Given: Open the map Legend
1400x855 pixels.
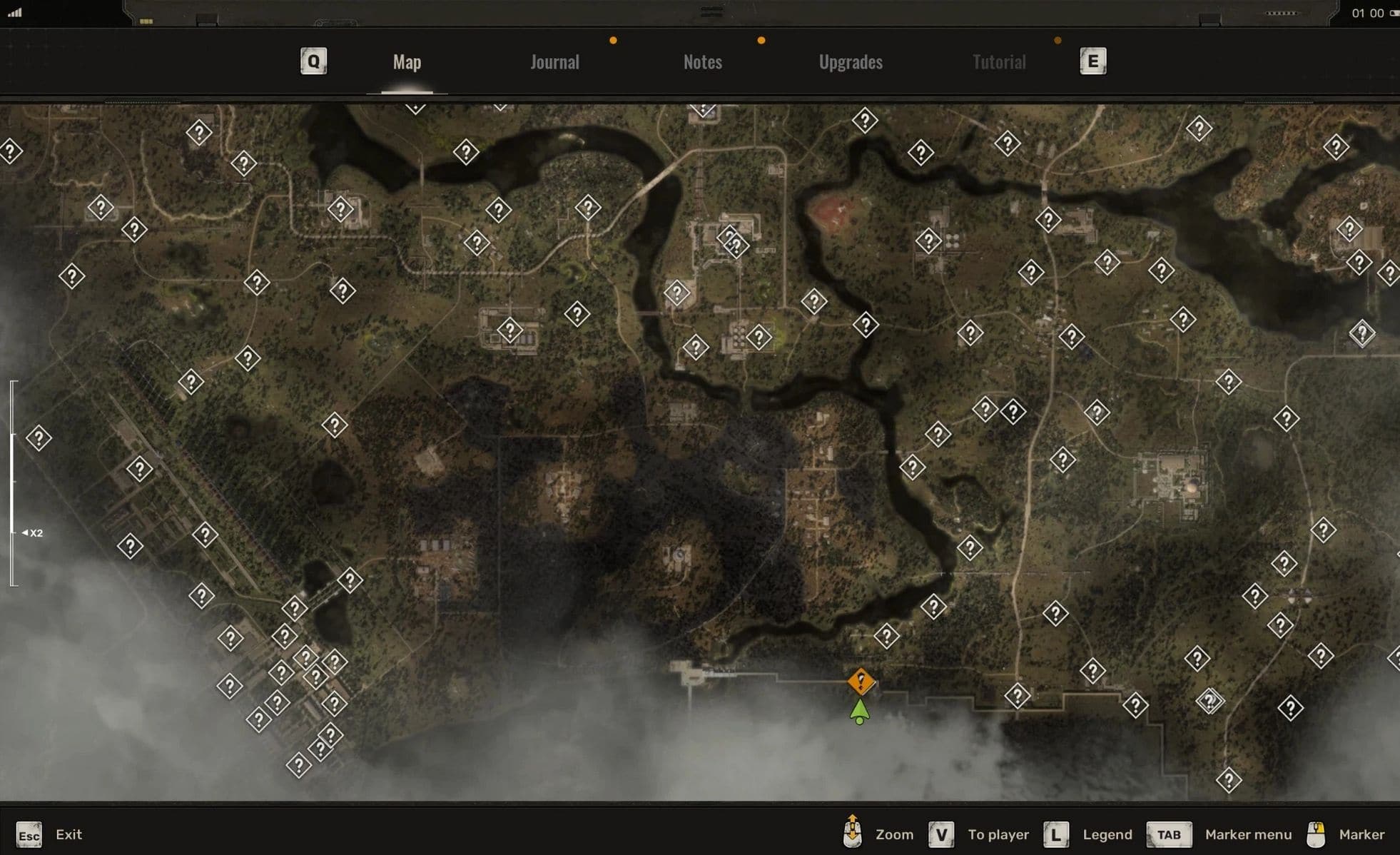Looking at the screenshot, I should click(x=1108, y=834).
